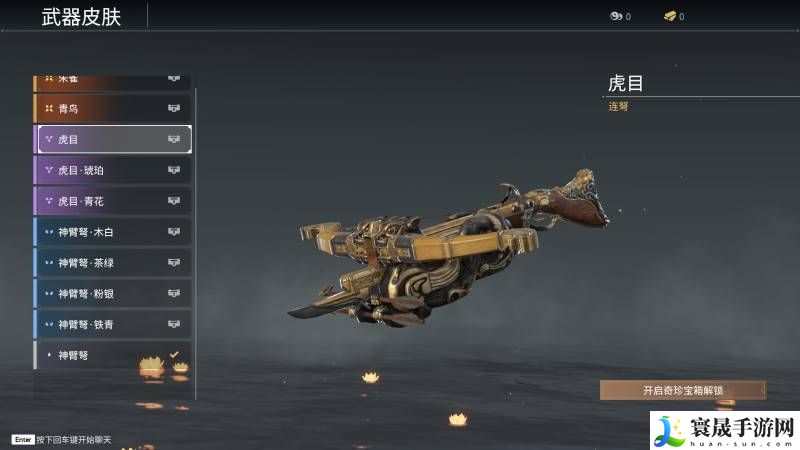The height and width of the screenshot is (450, 800).
Task: Select the 青鸟 weapon skin
Action: coord(112,108)
